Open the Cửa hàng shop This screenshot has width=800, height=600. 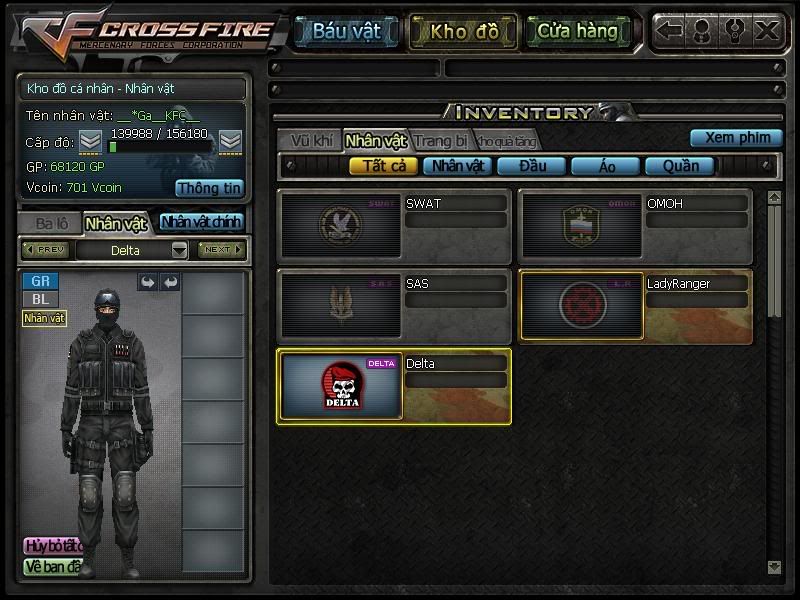coord(577,31)
